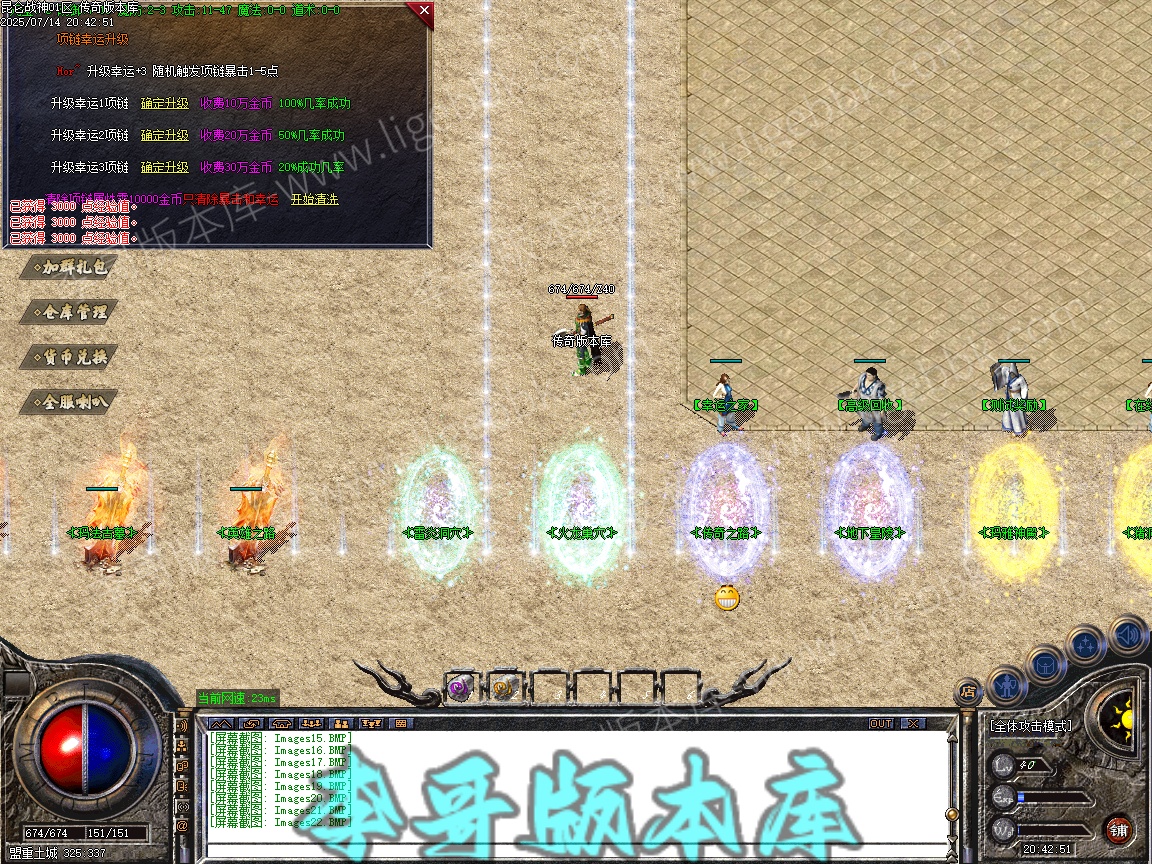This screenshot has height=864, width=1152.
Task: Confirm upgrade for the luck 1 necklace
Action: (x=164, y=103)
